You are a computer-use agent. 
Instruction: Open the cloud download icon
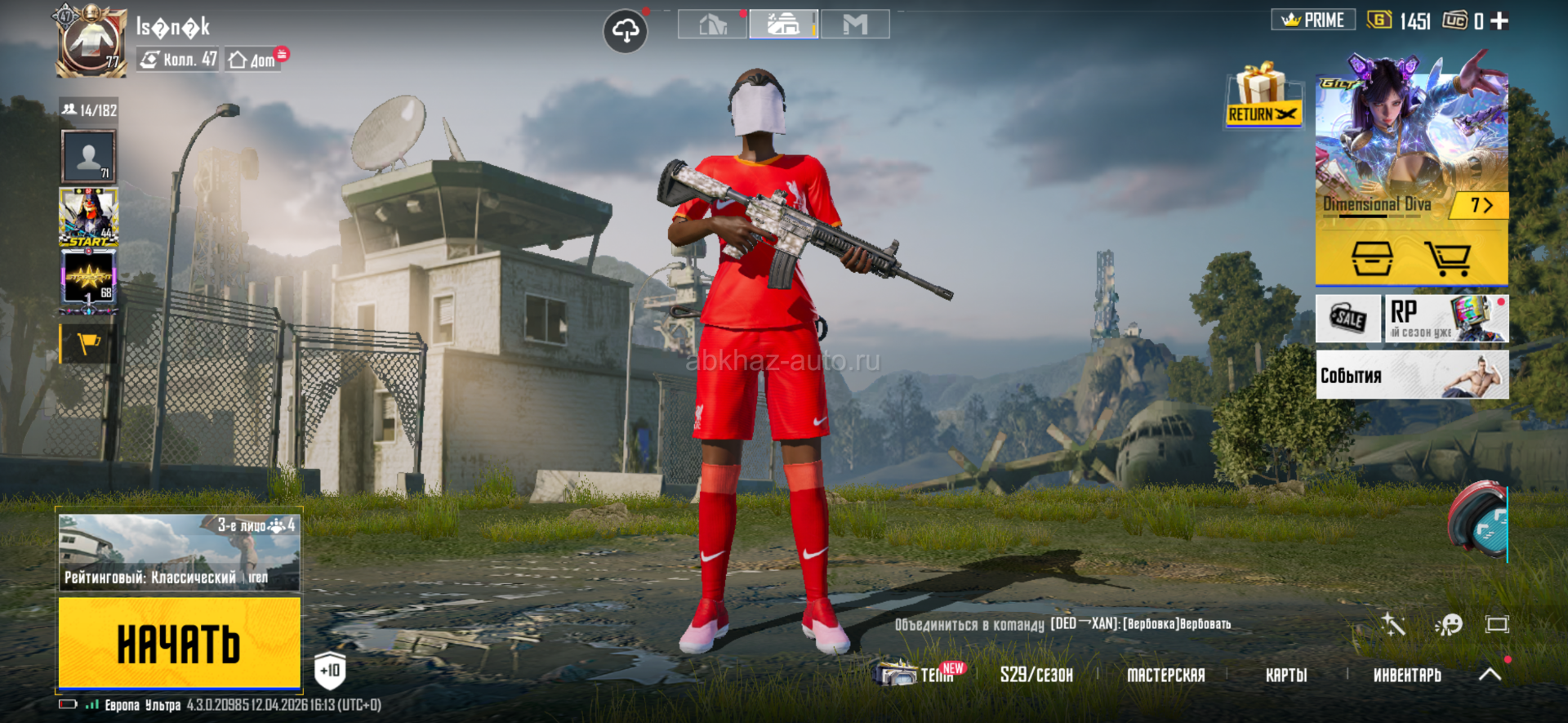point(625,32)
